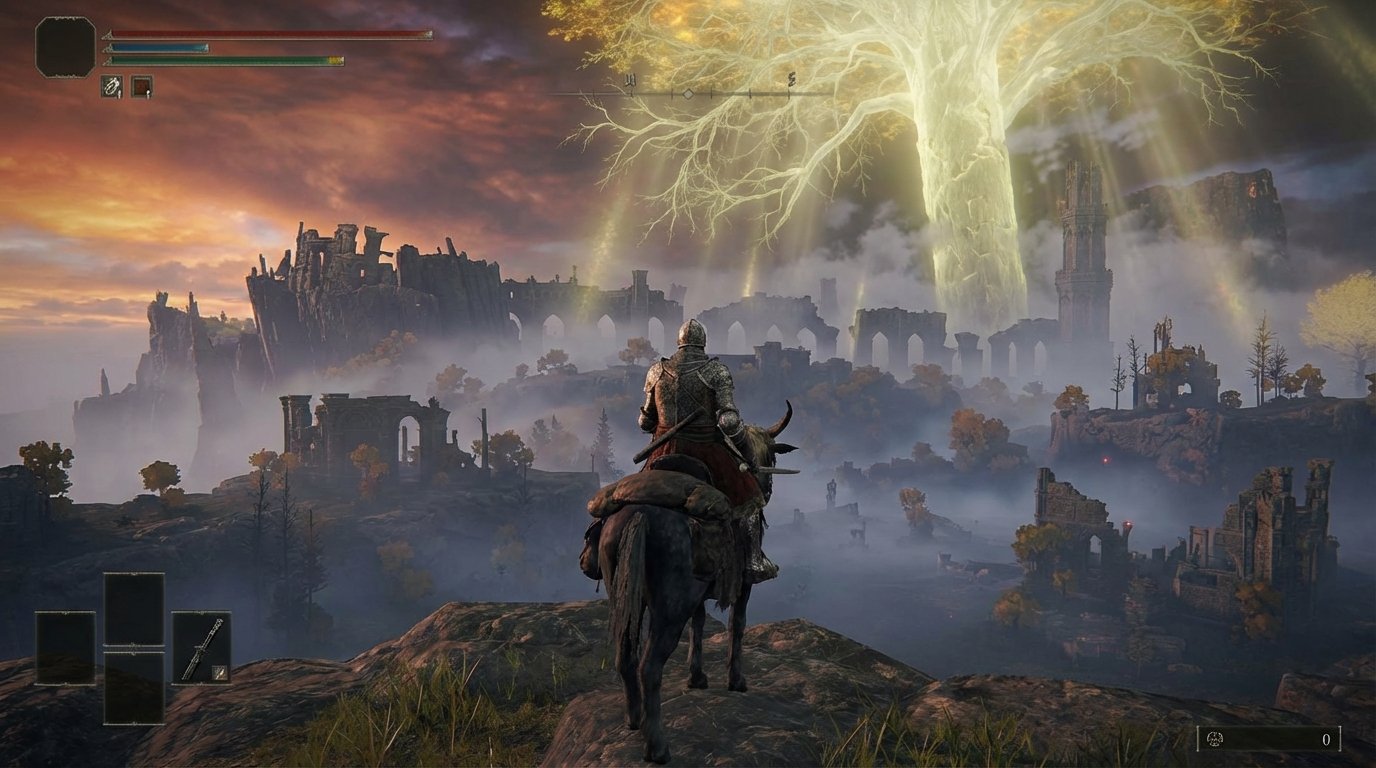Toggle the West marker on the compass
Image resolution: width=1376 pixels, height=768 pixels.
[631, 80]
